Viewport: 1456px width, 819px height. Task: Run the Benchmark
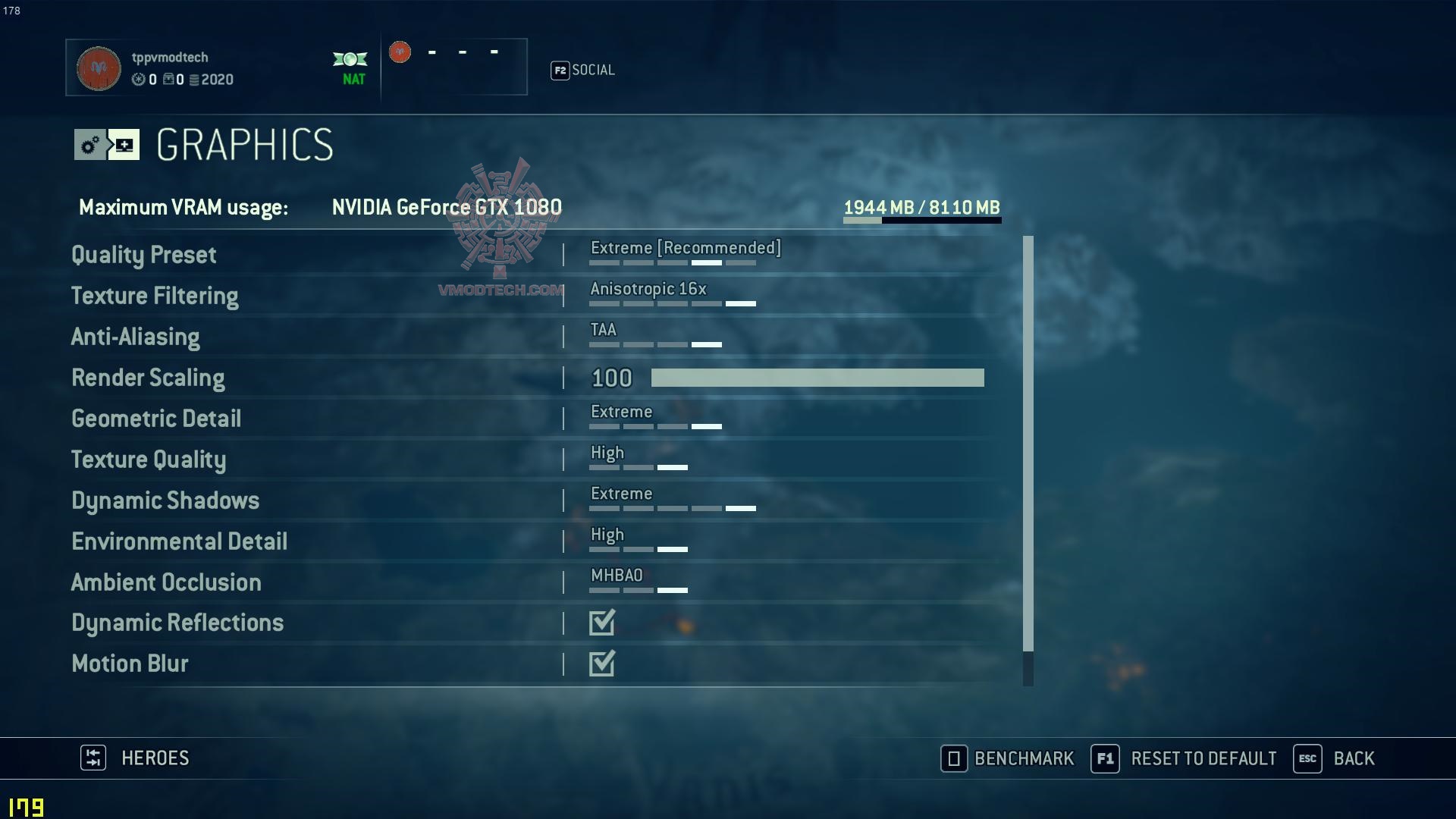1008,758
